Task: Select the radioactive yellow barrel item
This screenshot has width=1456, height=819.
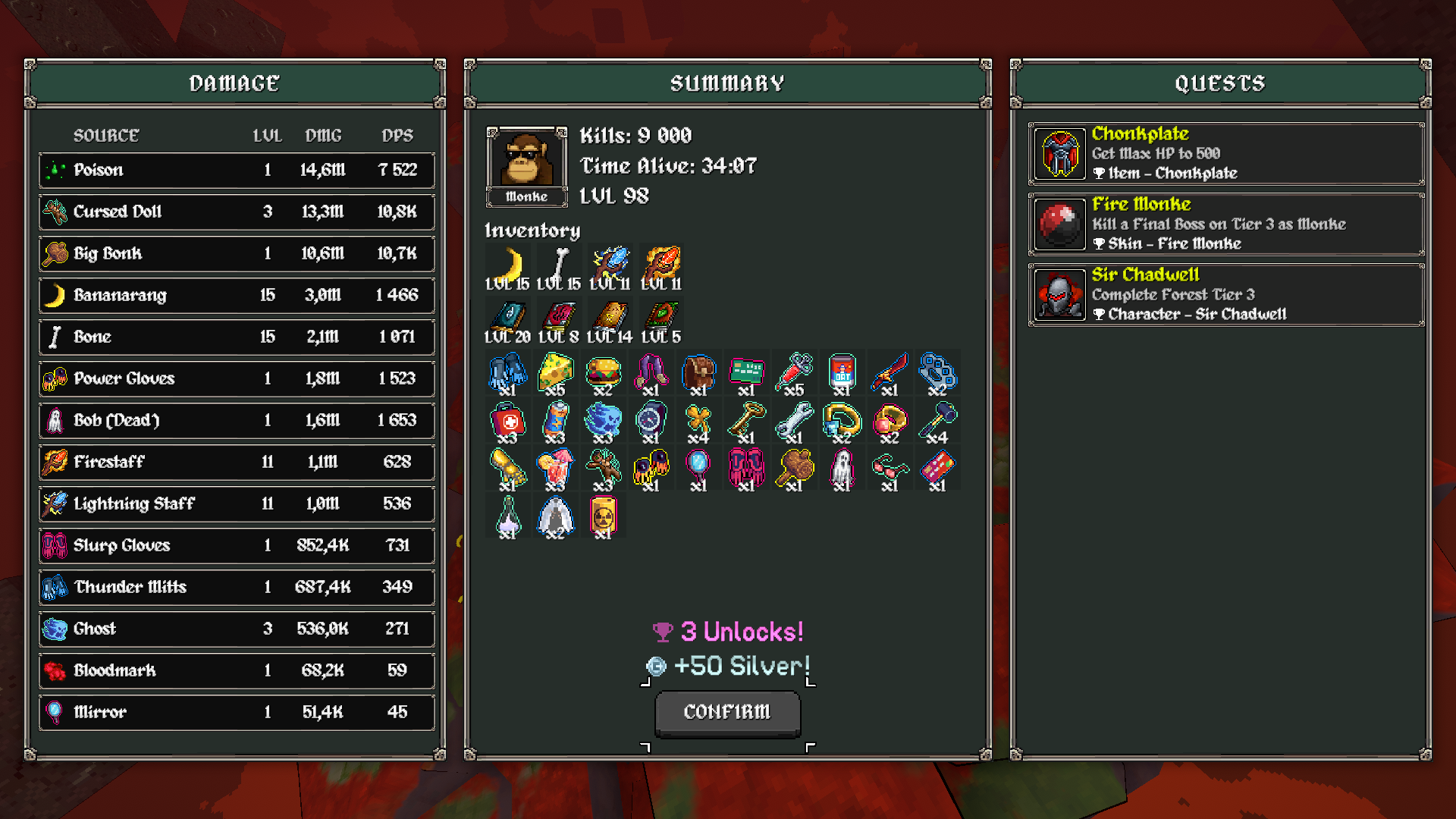Action: click(x=603, y=516)
